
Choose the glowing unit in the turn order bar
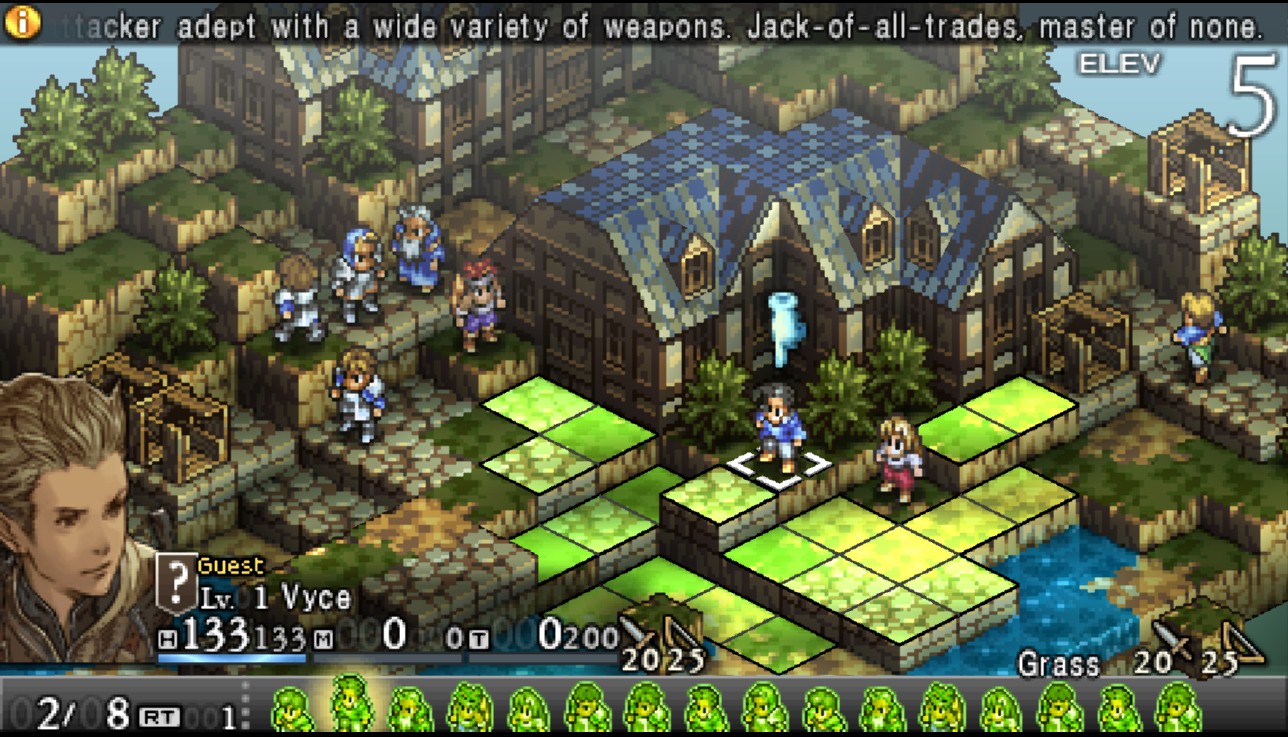tap(351, 703)
